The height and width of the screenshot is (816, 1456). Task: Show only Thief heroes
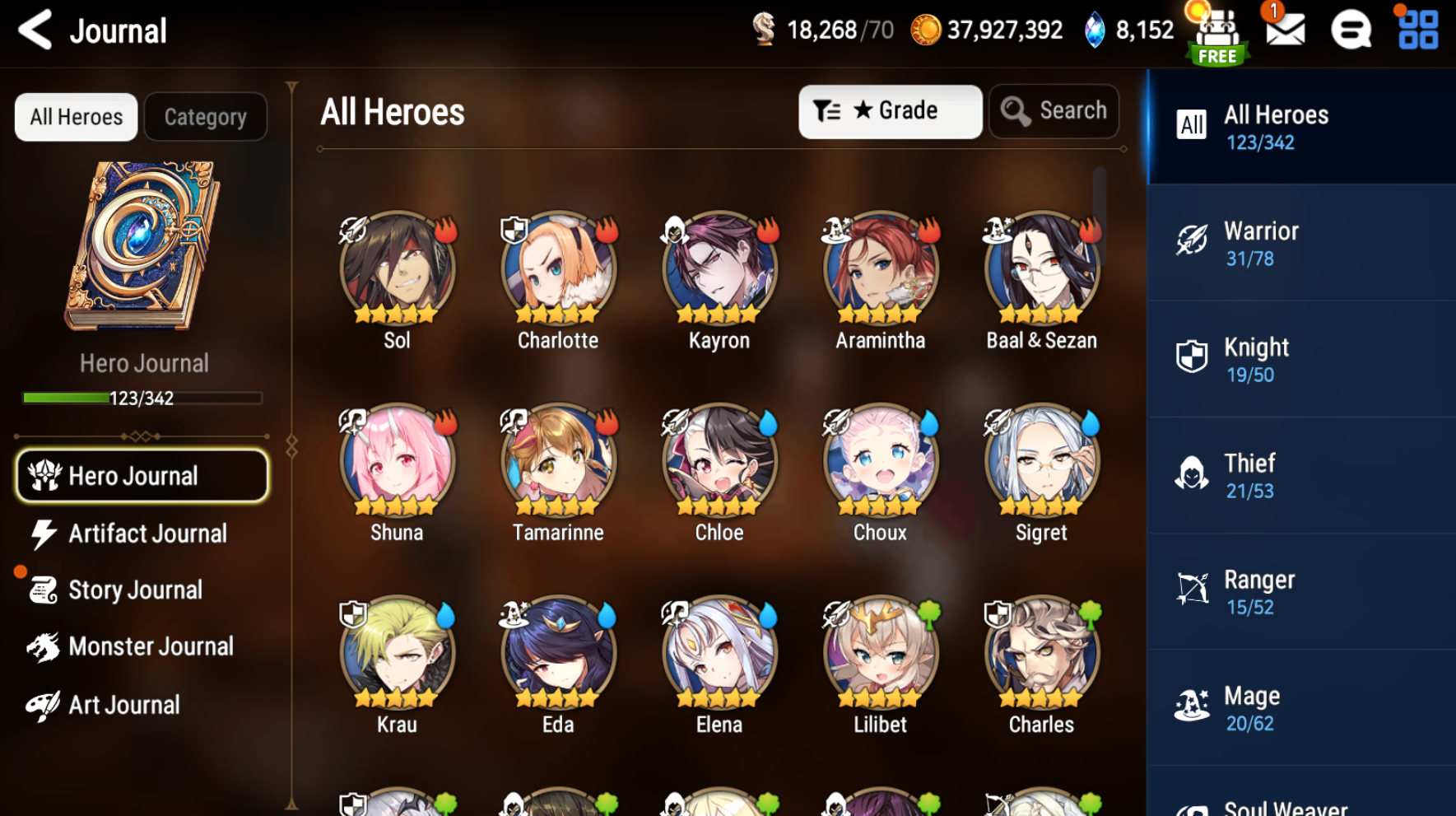(x=1300, y=476)
